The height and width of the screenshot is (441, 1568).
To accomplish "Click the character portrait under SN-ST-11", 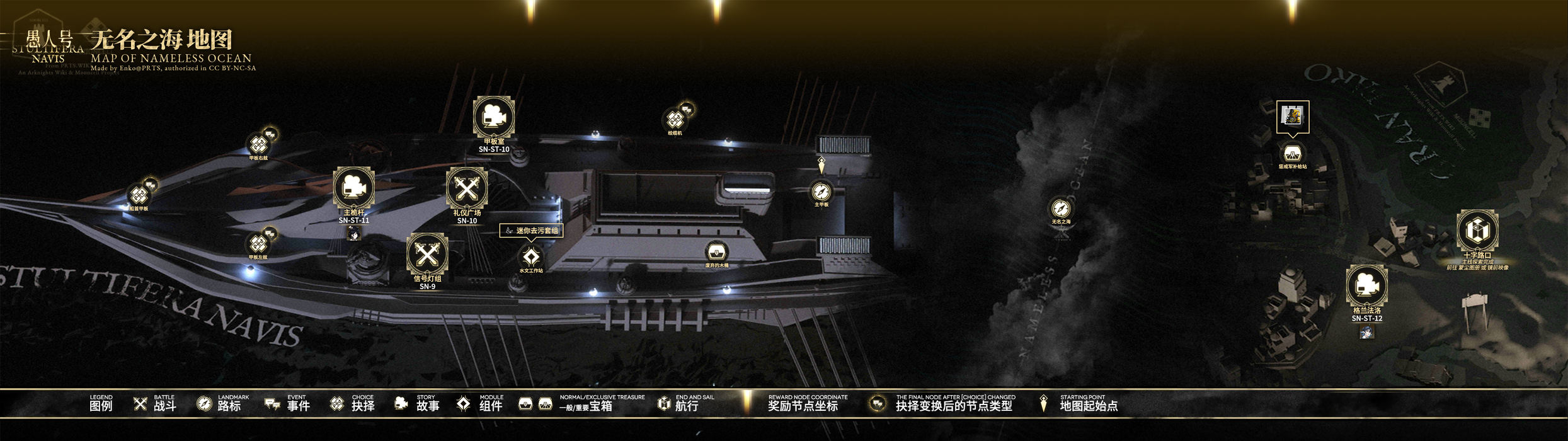I will click(354, 235).
